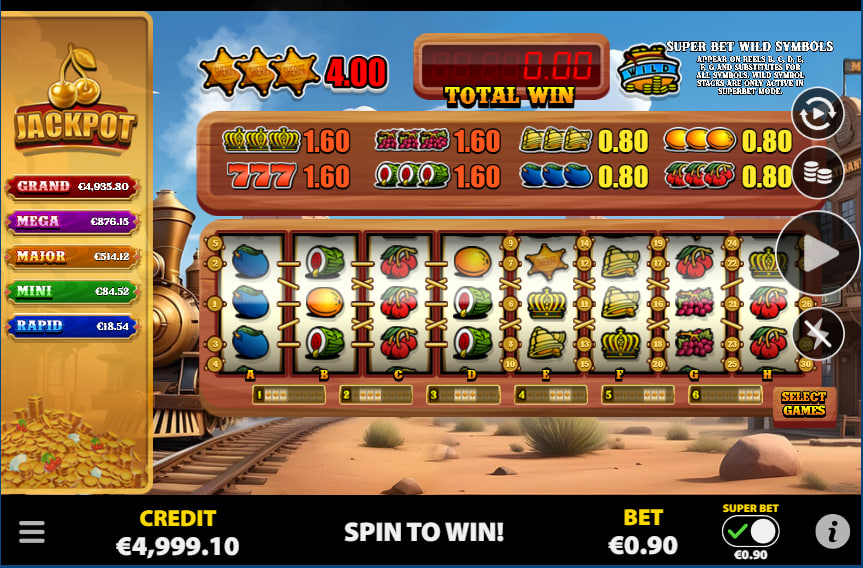The height and width of the screenshot is (568, 863).
Task: Toggle the Super Bet switch
Action: tap(750, 531)
